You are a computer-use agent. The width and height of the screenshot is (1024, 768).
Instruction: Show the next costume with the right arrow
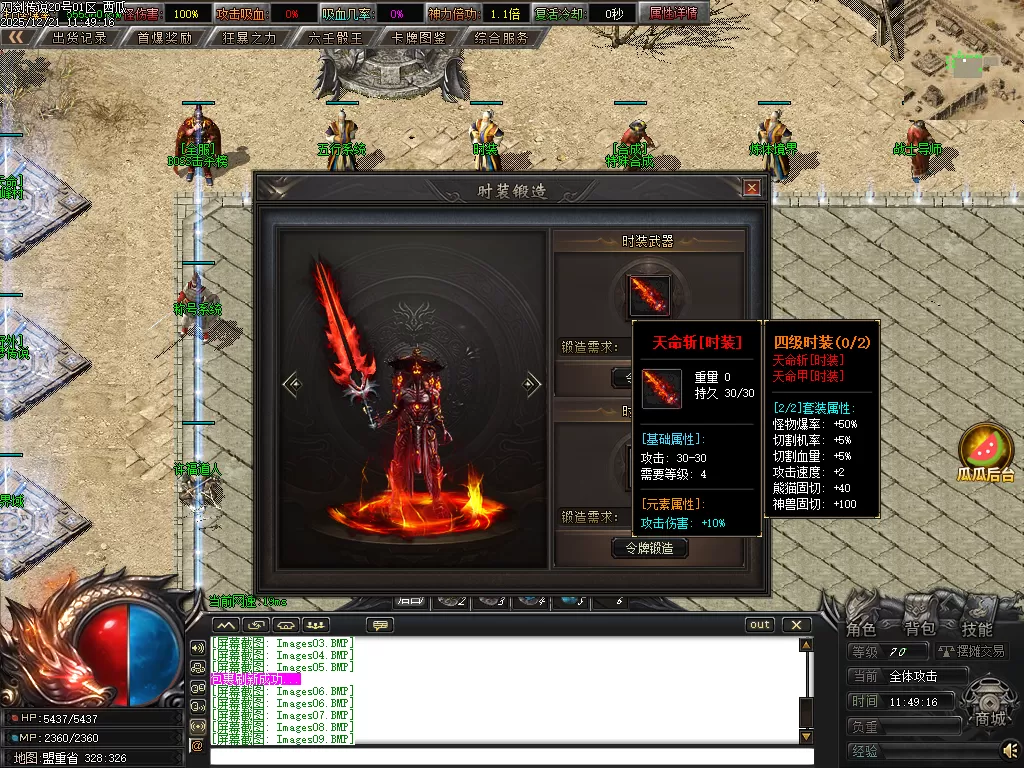533,383
